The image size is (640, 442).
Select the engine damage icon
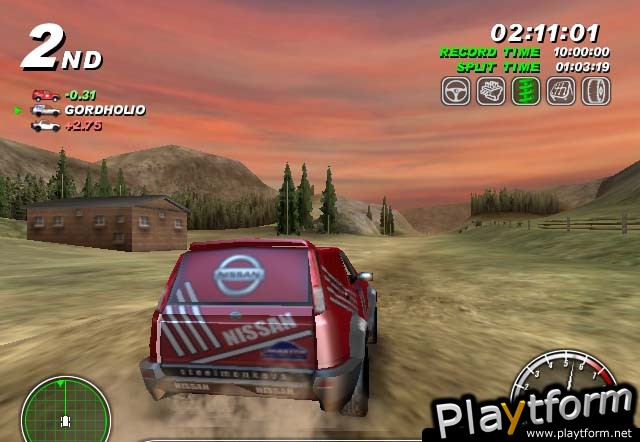tap(491, 91)
